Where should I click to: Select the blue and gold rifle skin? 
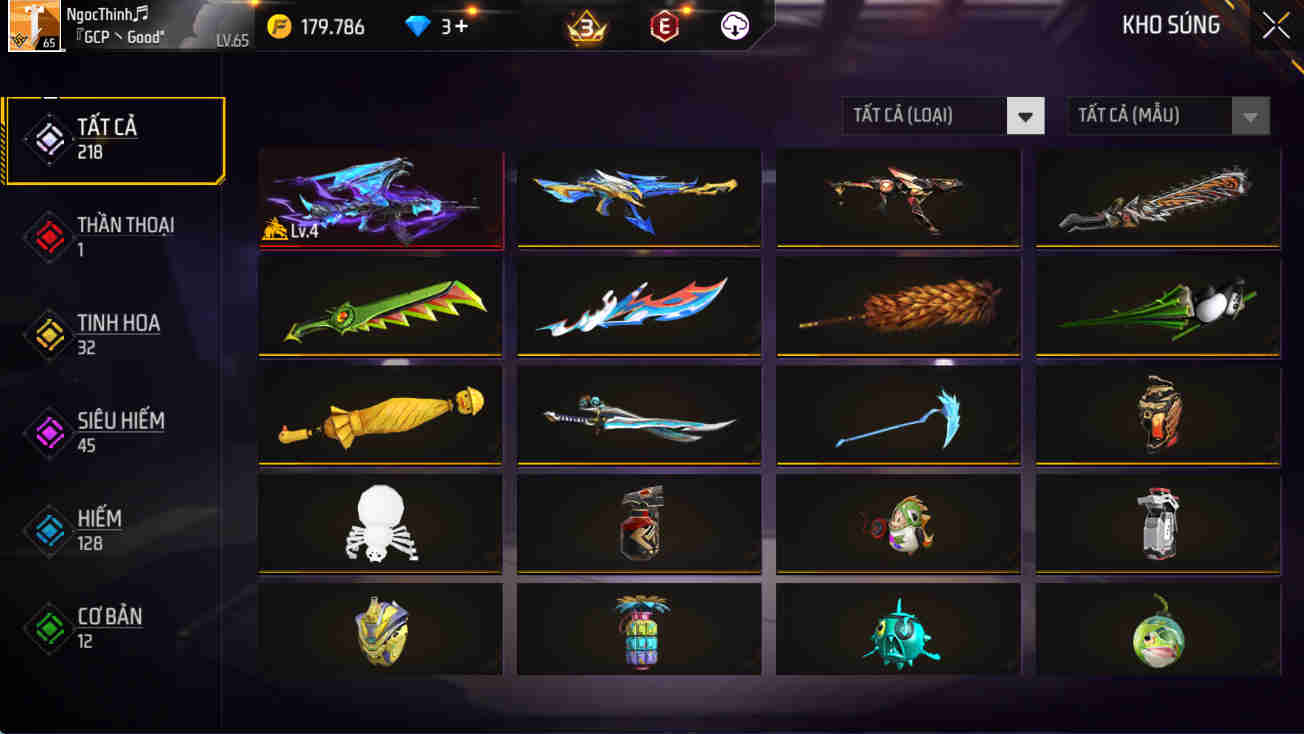coord(638,196)
